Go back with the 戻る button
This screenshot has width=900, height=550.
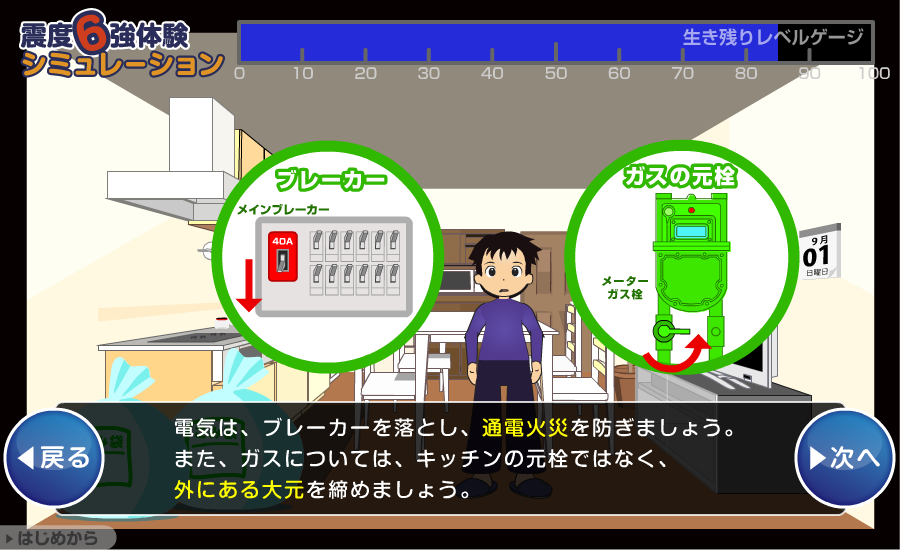pyautogui.click(x=55, y=458)
